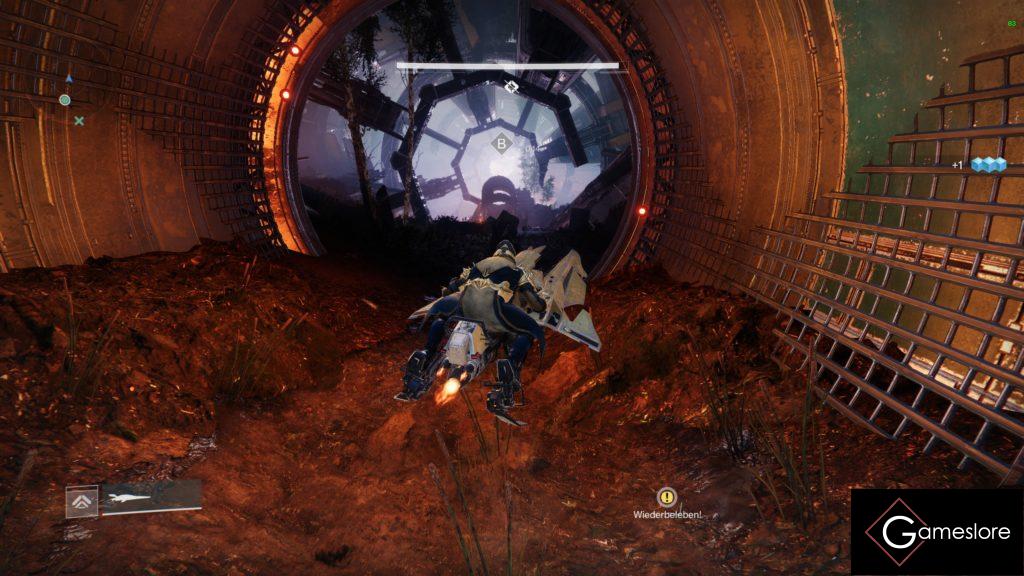Click the Wiederbeleben! revive marker
The width and height of the screenshot is (1024, 576).
tap(666, 496)
